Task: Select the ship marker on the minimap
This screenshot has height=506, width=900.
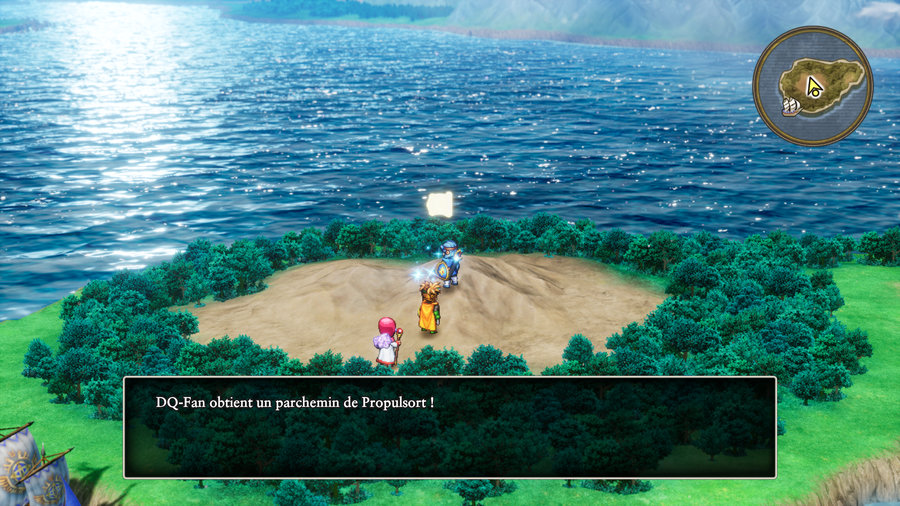Action: click(791, 105)
